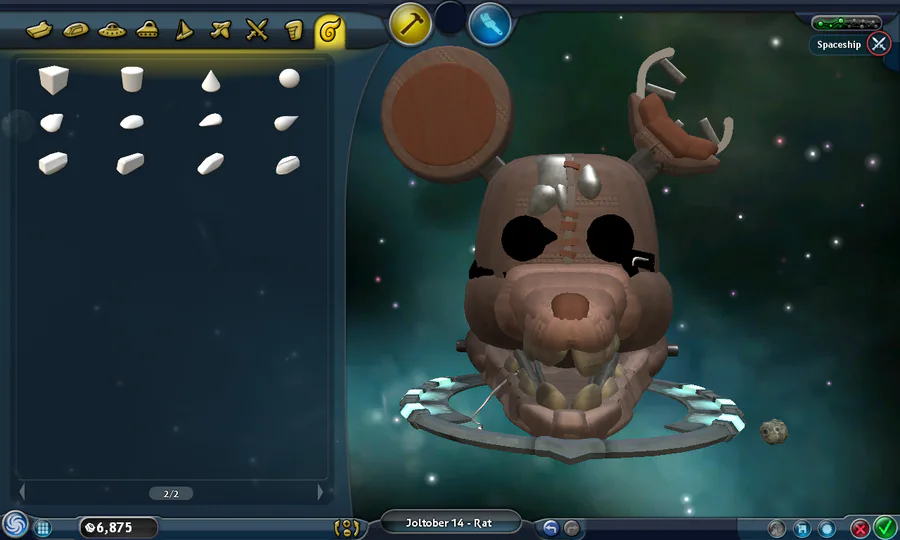Image resolution: width=900 pixels, height=540 pixels.
Task: Accept the spaceship with the green checkmark
Action: (x=885, y=527)
